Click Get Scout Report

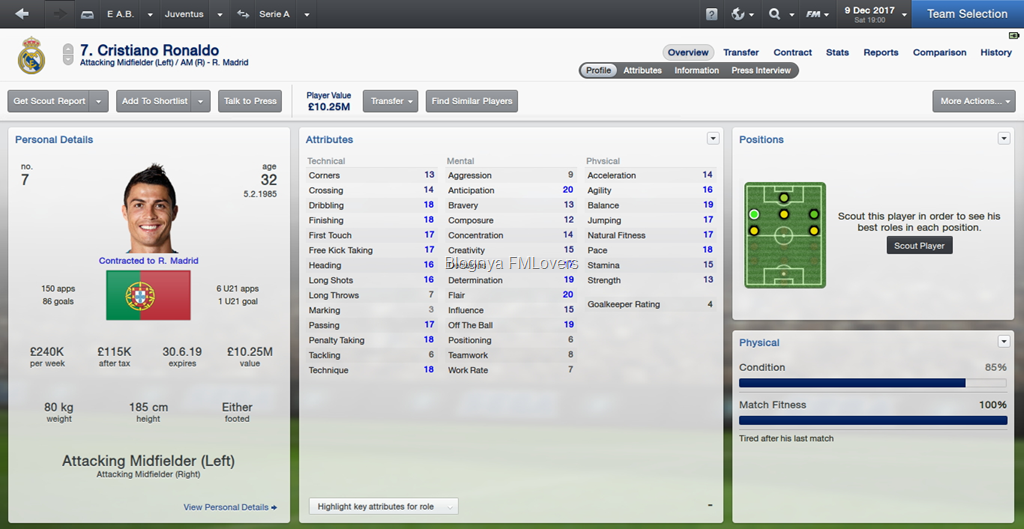[49, 101]
